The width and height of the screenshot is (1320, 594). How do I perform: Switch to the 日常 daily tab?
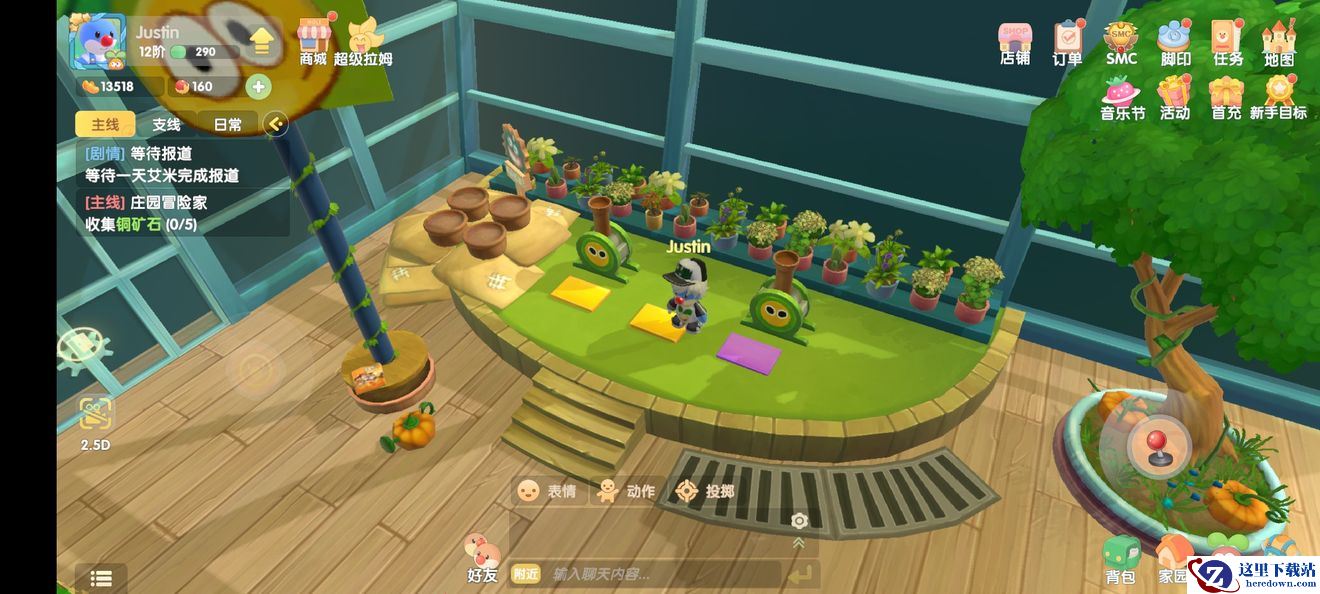[x=227, y=124]
